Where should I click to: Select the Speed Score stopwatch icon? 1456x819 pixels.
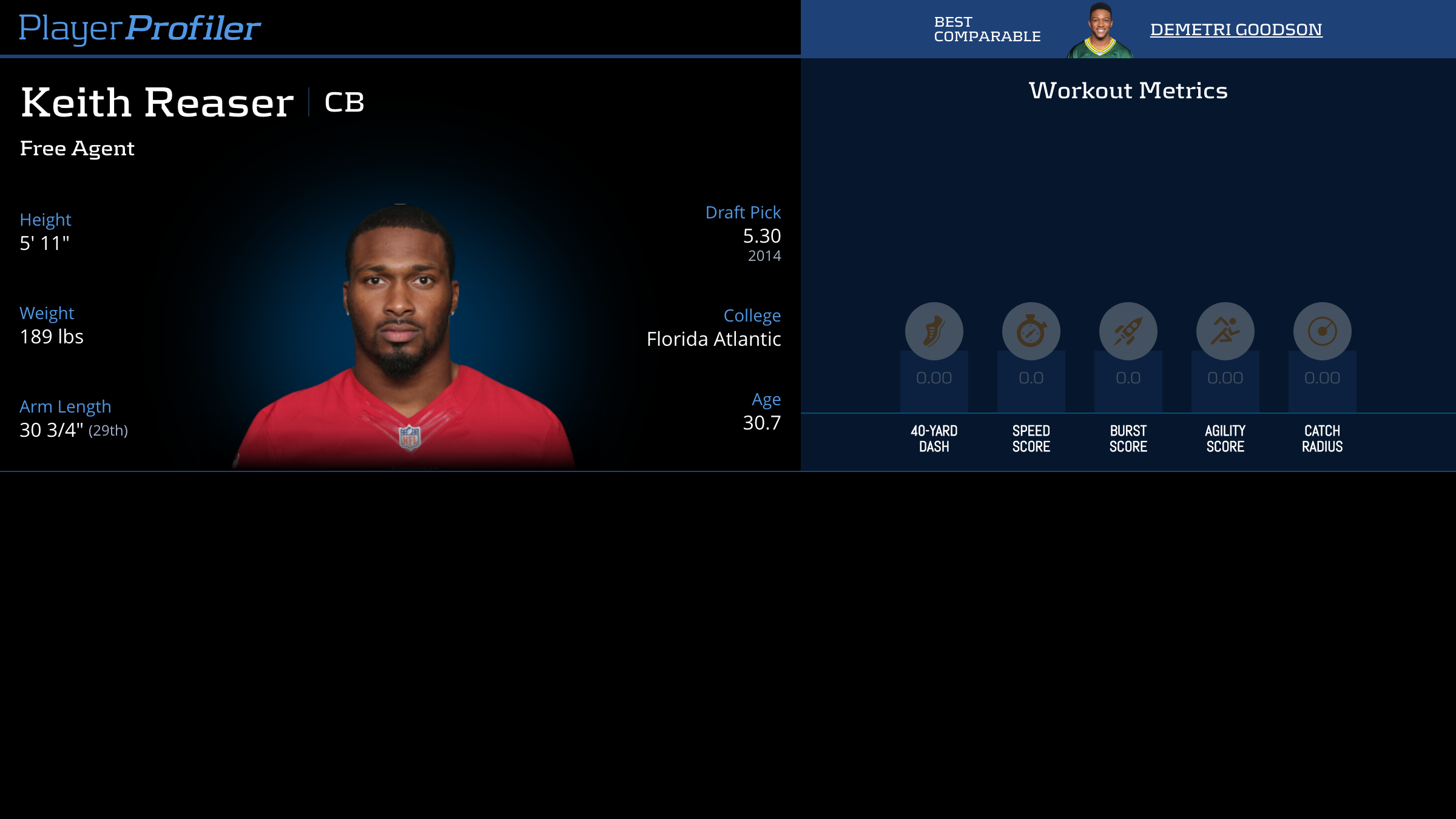[x=1031, y=331]
